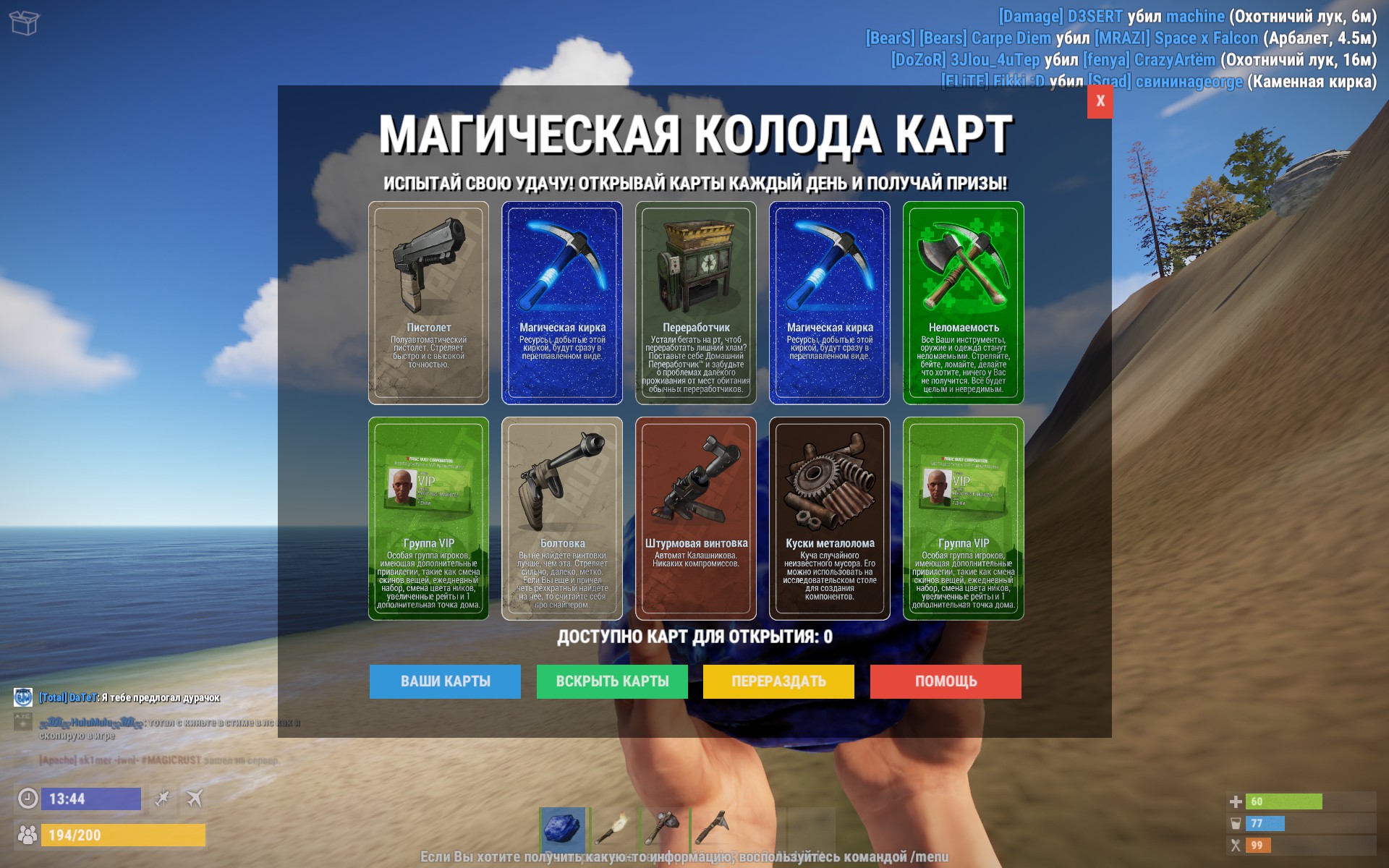Screen dimensions: 1389x868
Task: Click the players-online icon beside 194/200
Action: [x=27, y=833]
